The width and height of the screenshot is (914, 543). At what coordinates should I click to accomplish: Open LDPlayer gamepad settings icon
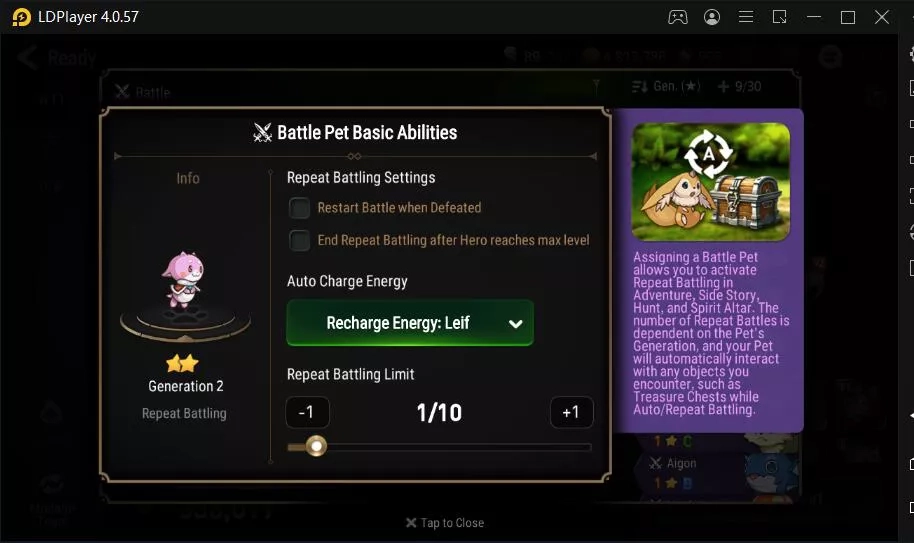pyautogui.click(x=678, y=17)
